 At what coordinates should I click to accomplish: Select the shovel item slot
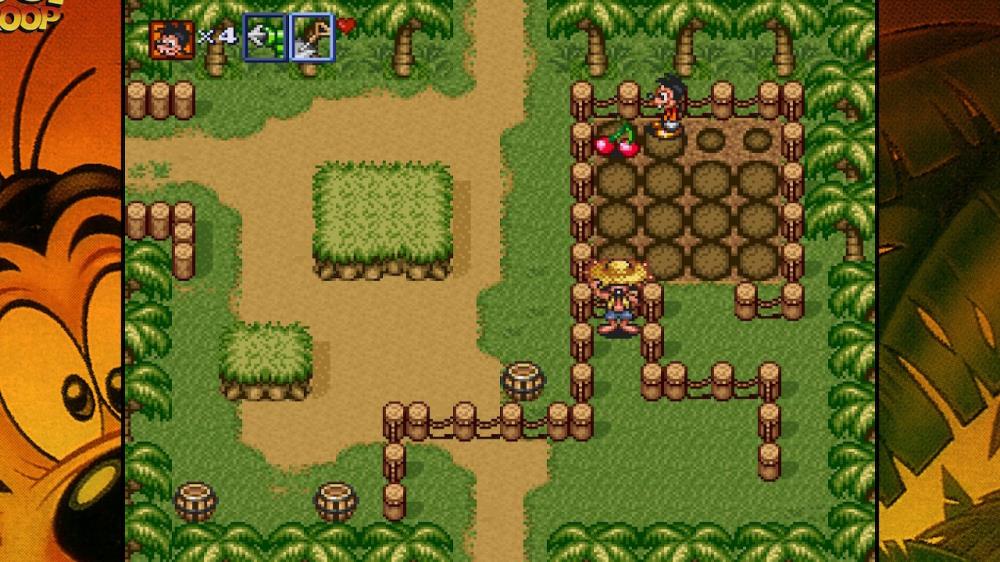pos(312,38)
